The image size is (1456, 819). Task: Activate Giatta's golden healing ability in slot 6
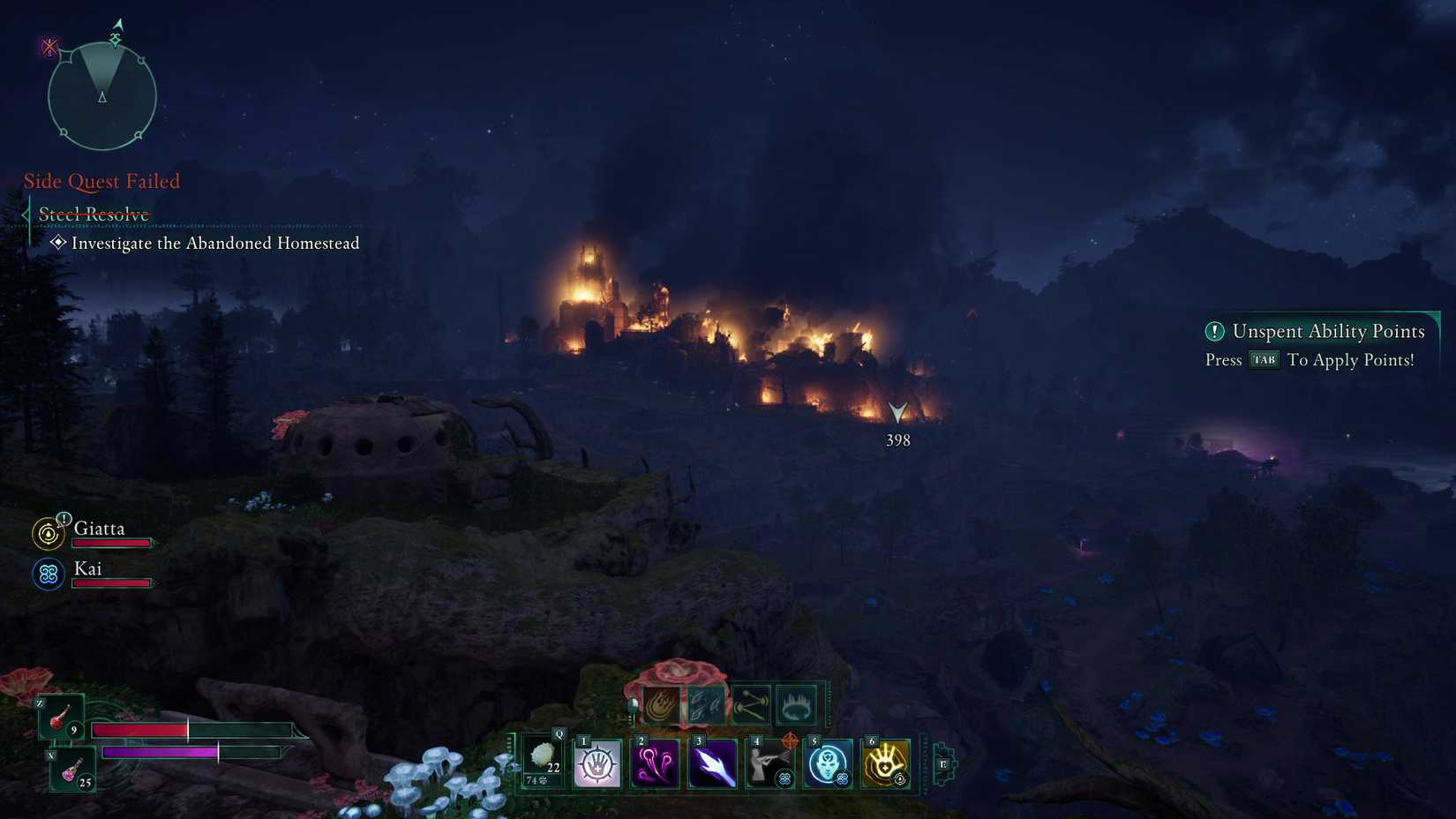tap(885, 763)
